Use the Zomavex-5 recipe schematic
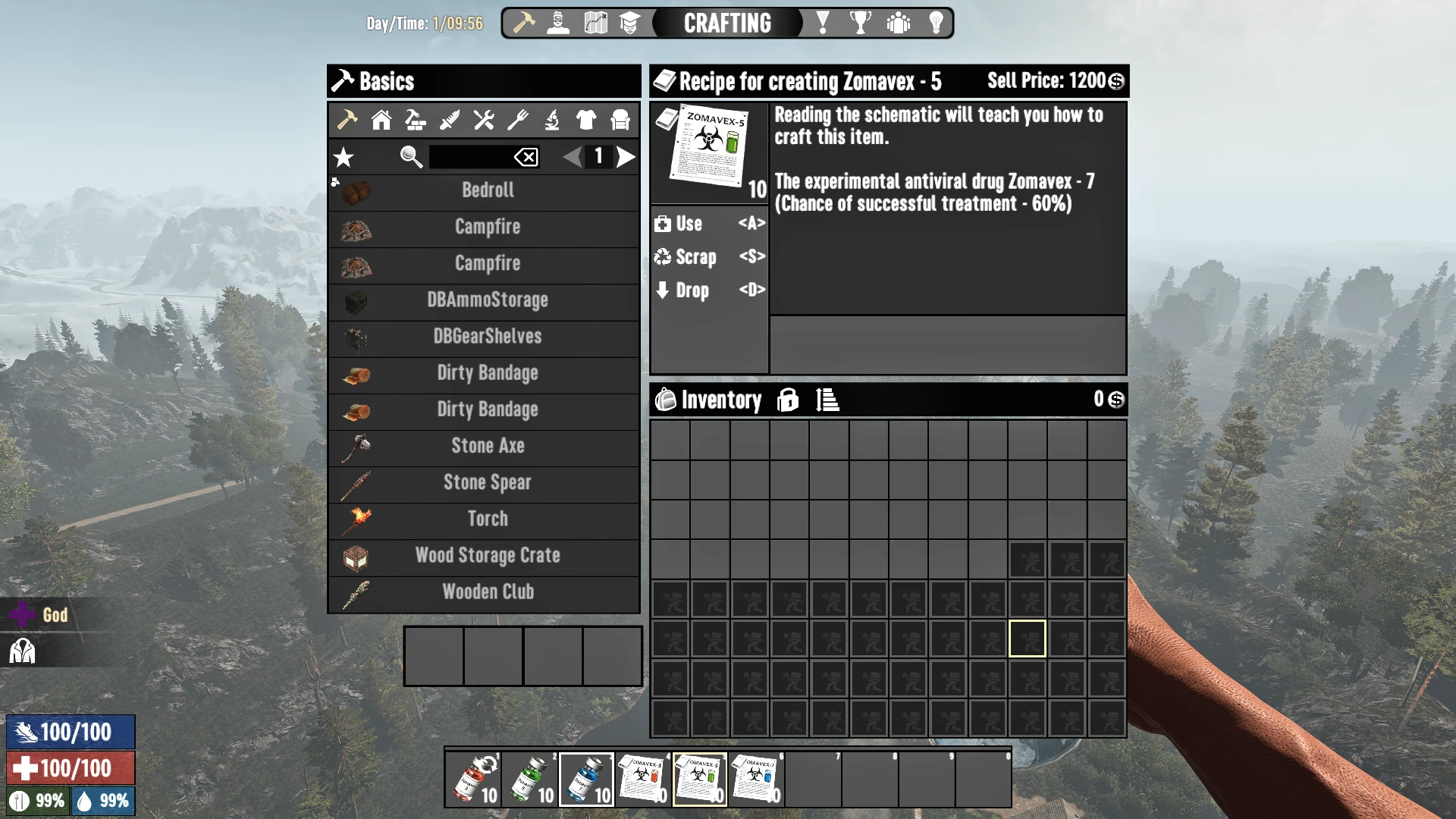 (709, 224)
